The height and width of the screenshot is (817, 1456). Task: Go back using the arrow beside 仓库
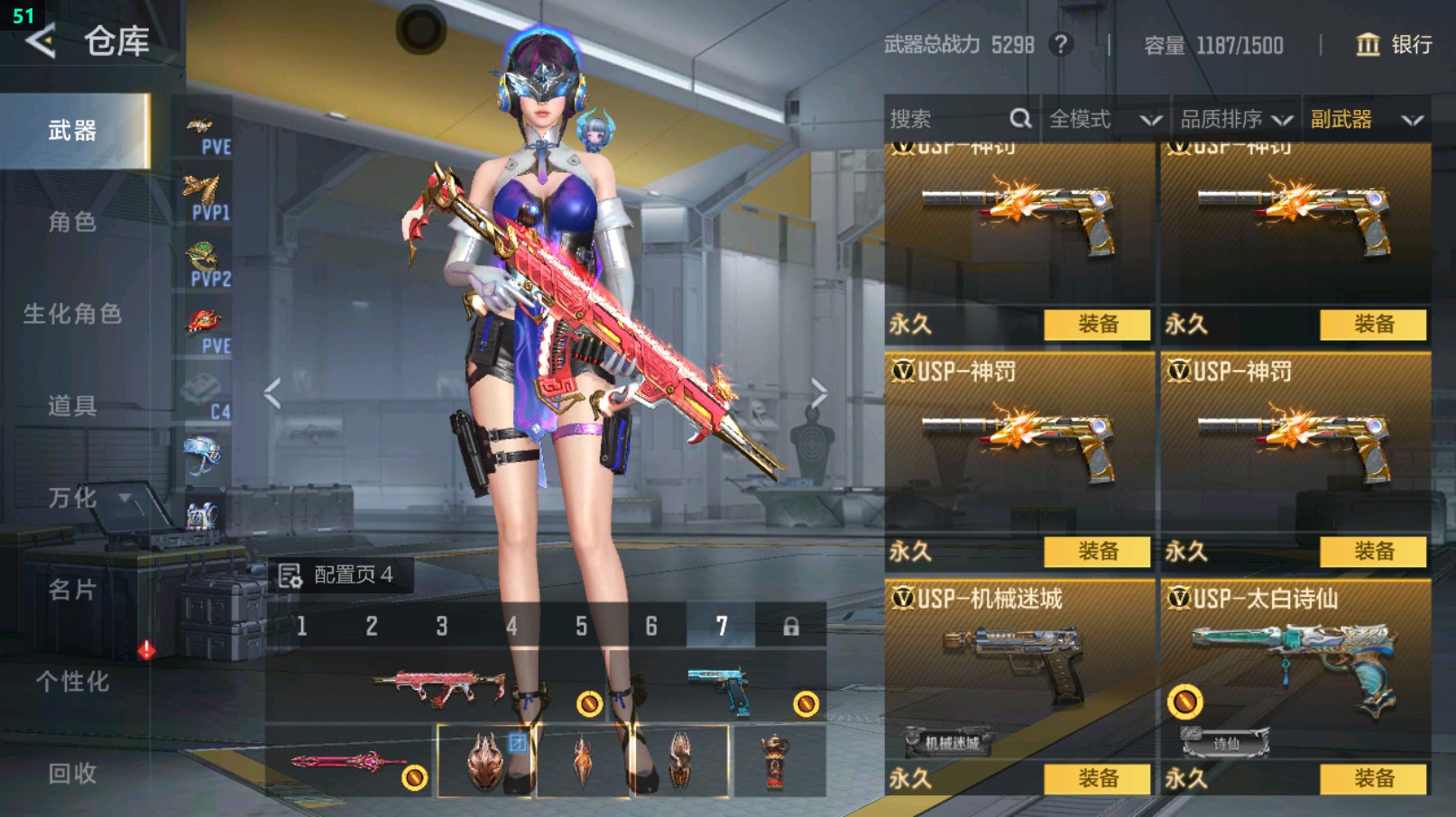point(41,41)
